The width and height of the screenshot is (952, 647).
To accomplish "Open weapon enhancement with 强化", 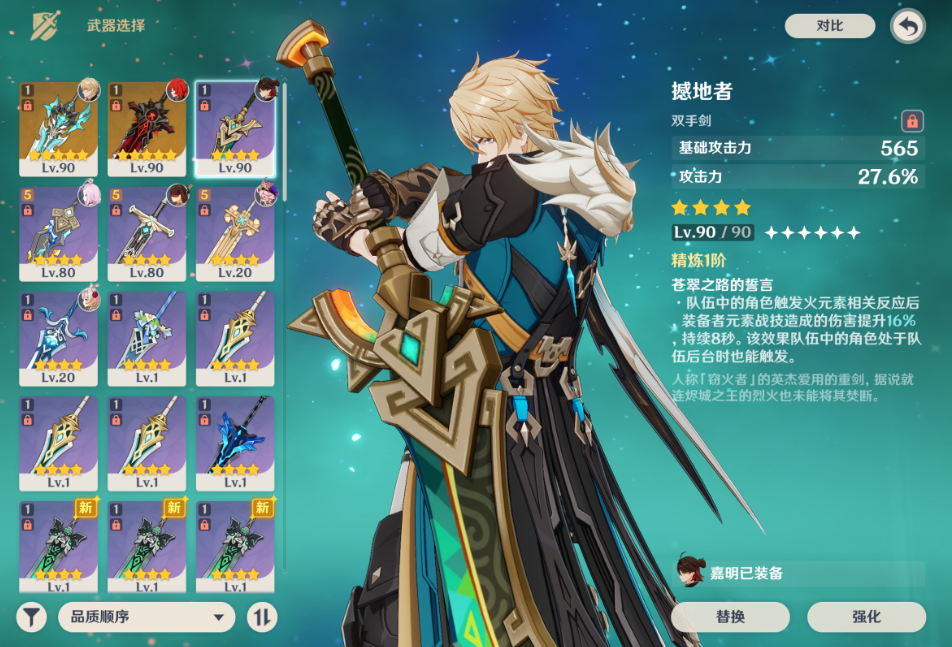I will pos(866,617).
